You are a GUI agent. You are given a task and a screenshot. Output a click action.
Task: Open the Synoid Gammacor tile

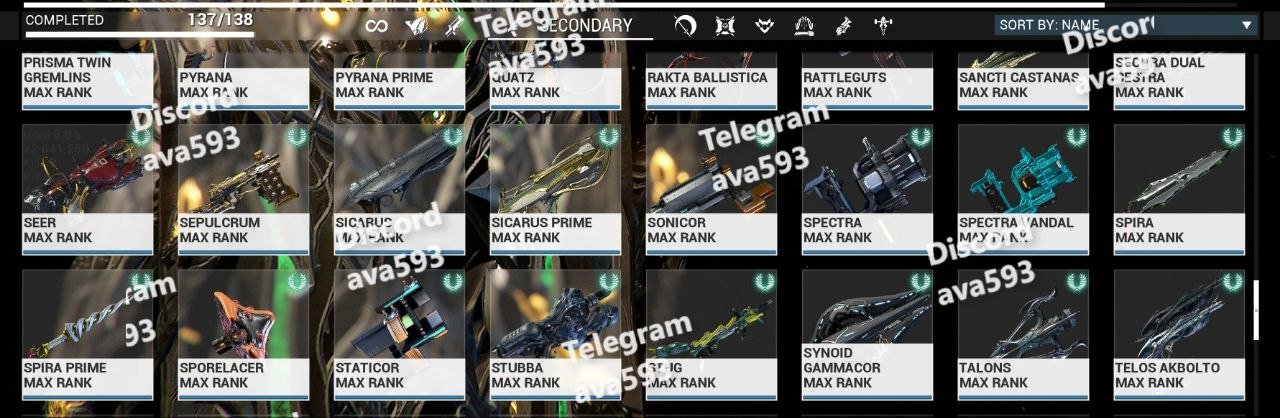click(868, 334)
